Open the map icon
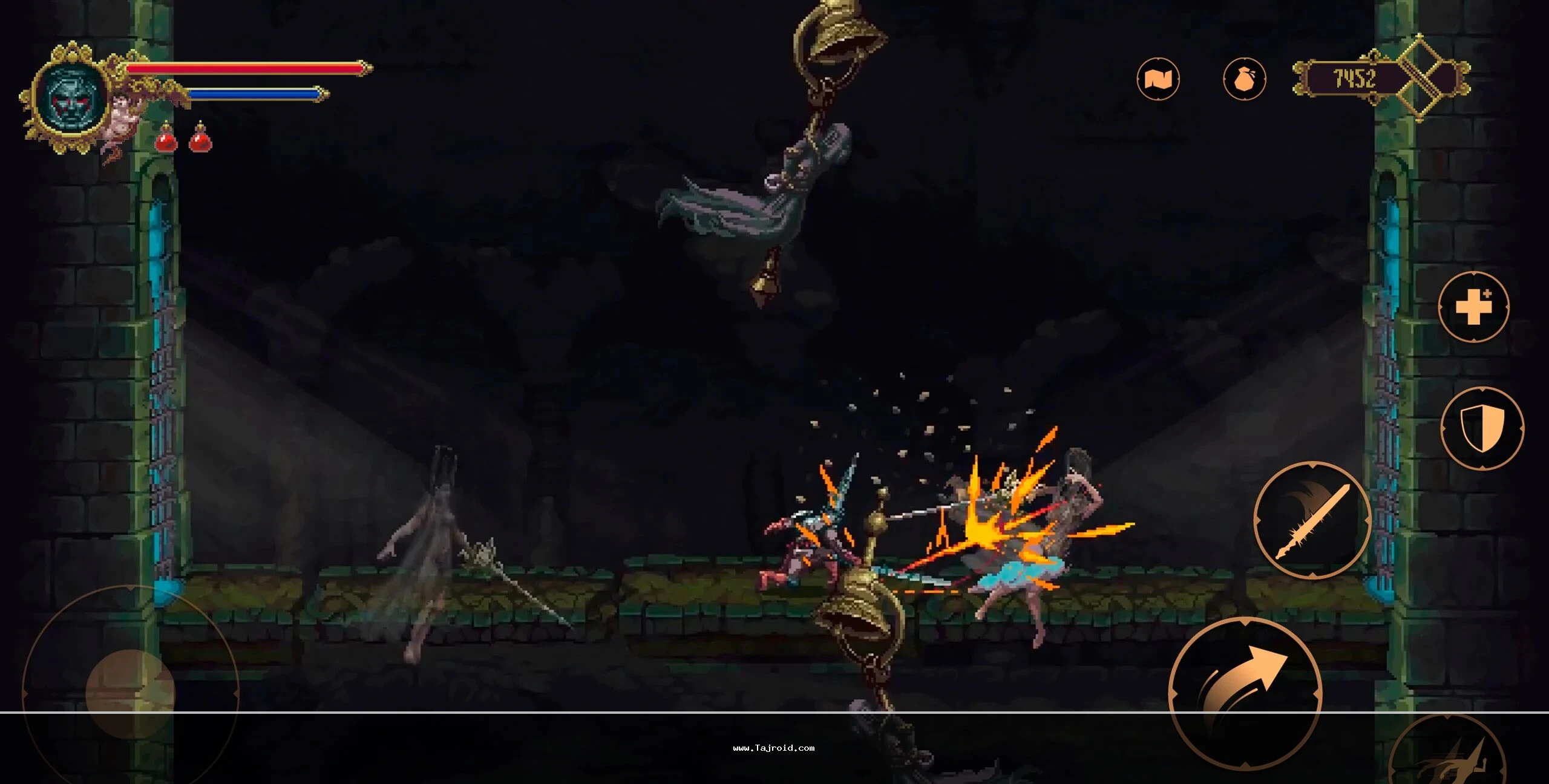Viewport: 1549px width, 784px height. tap(1158, 79)
